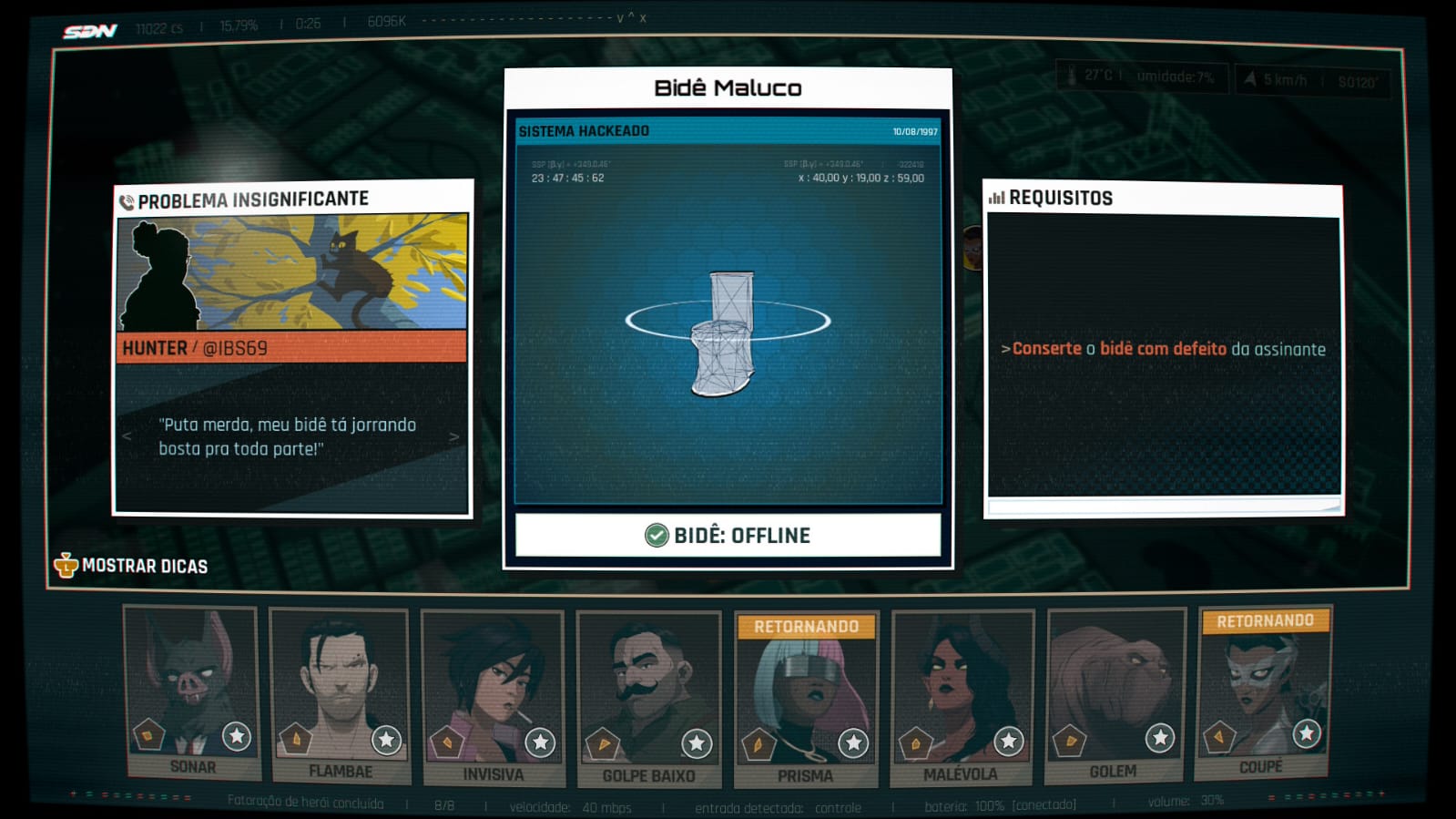Image resolution: width=1456 pixels, height=819 pixels.
Task: Open the Requisitos panel header
Action: pyautogui.click(x=1060, y=198)
